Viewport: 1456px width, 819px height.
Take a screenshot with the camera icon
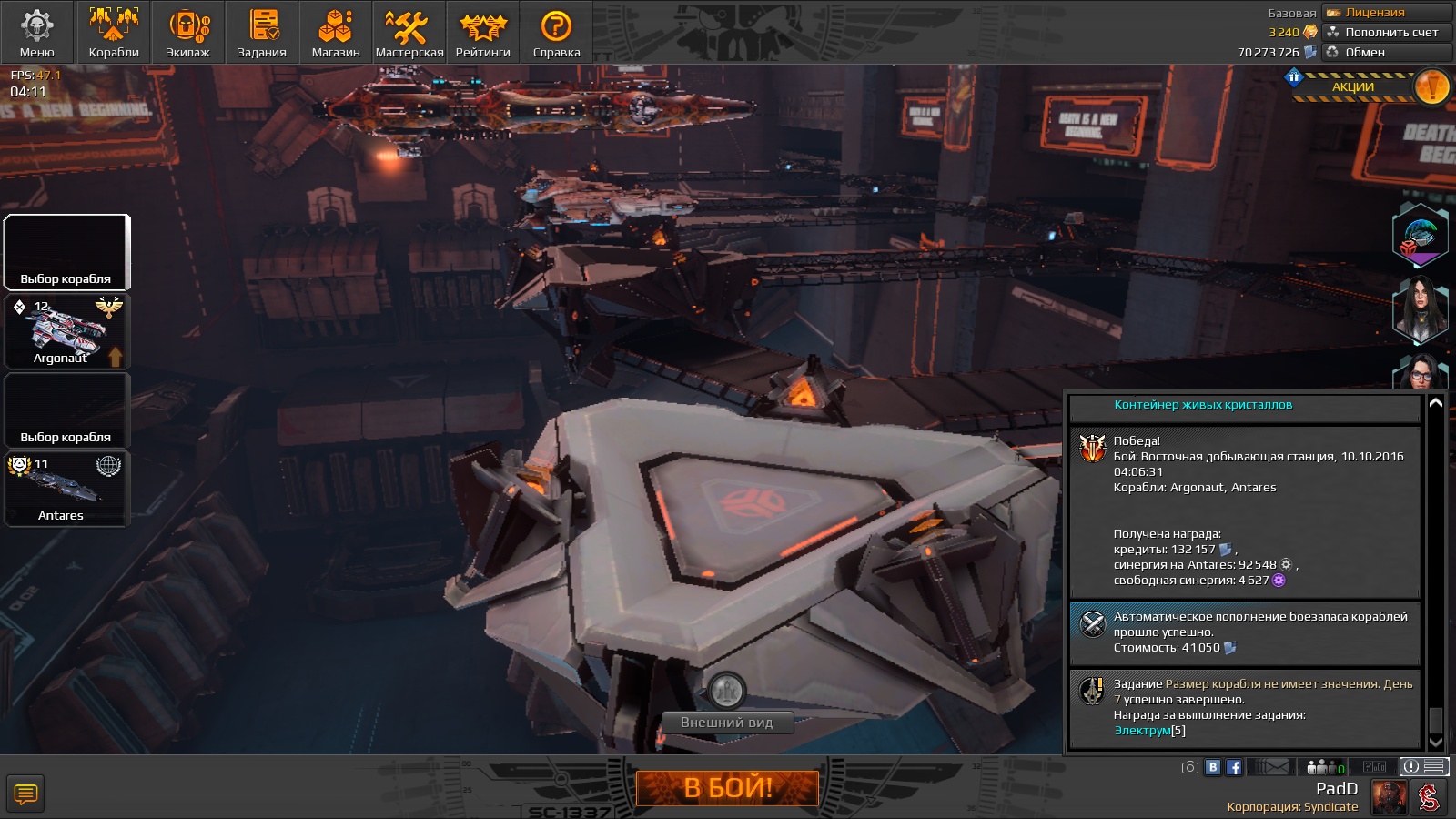[x=1189, y=767]
